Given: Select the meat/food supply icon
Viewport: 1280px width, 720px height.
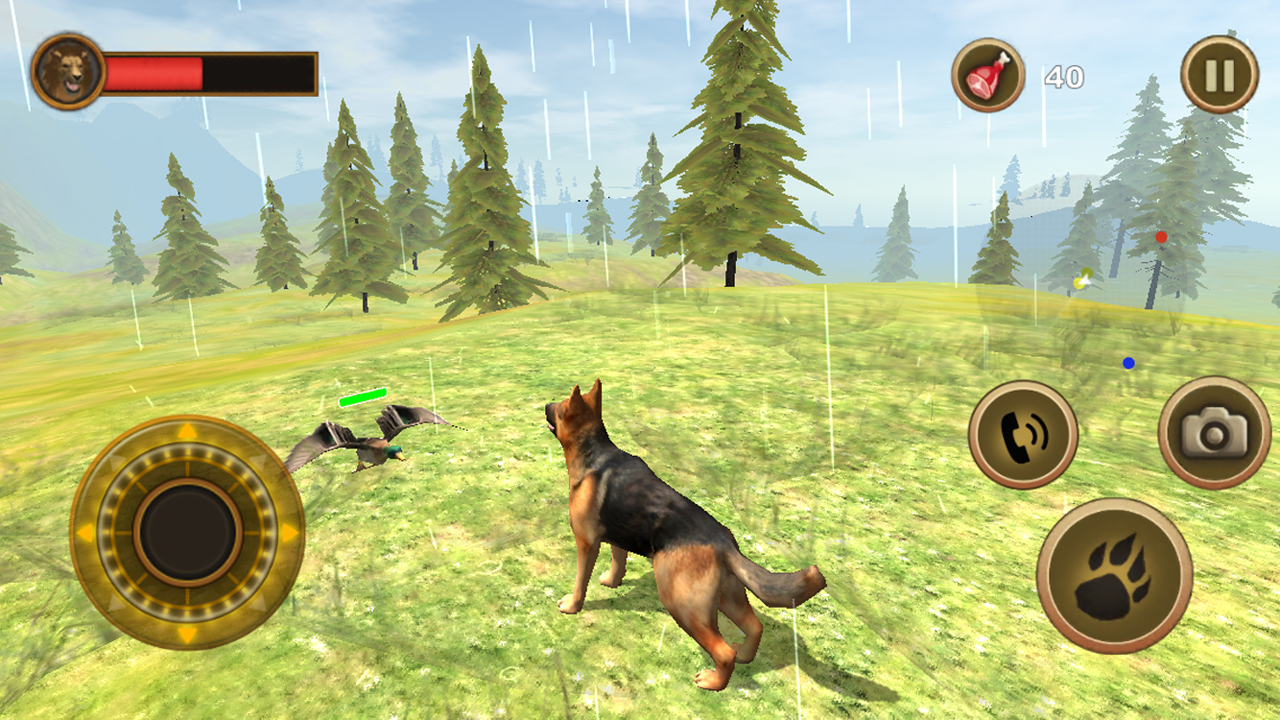Looking at the screenshot, I should pos(988,73).
